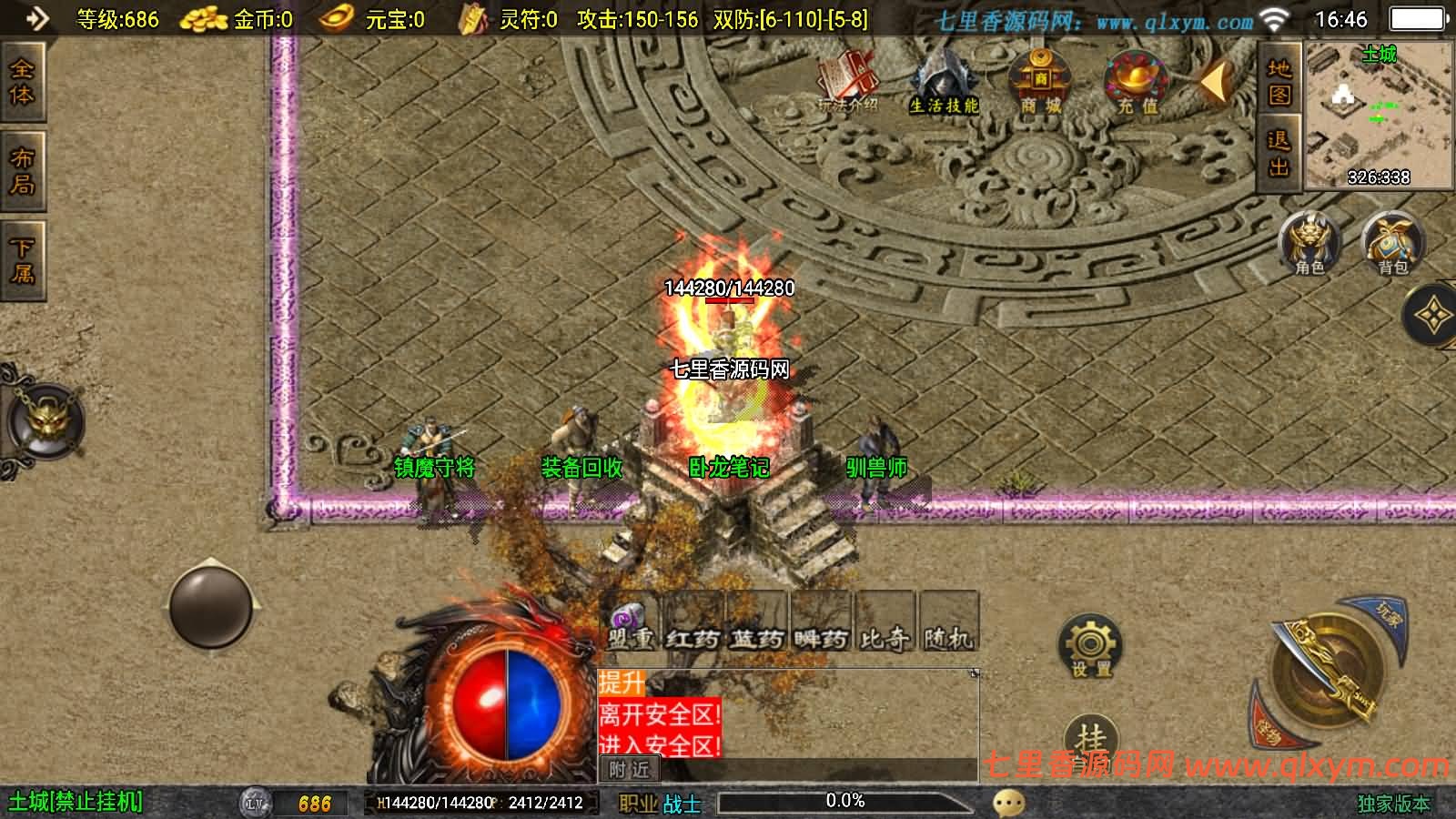Click the 退出 exit button
This screenshot has height=819, width=1456.
coord(1279,154)
